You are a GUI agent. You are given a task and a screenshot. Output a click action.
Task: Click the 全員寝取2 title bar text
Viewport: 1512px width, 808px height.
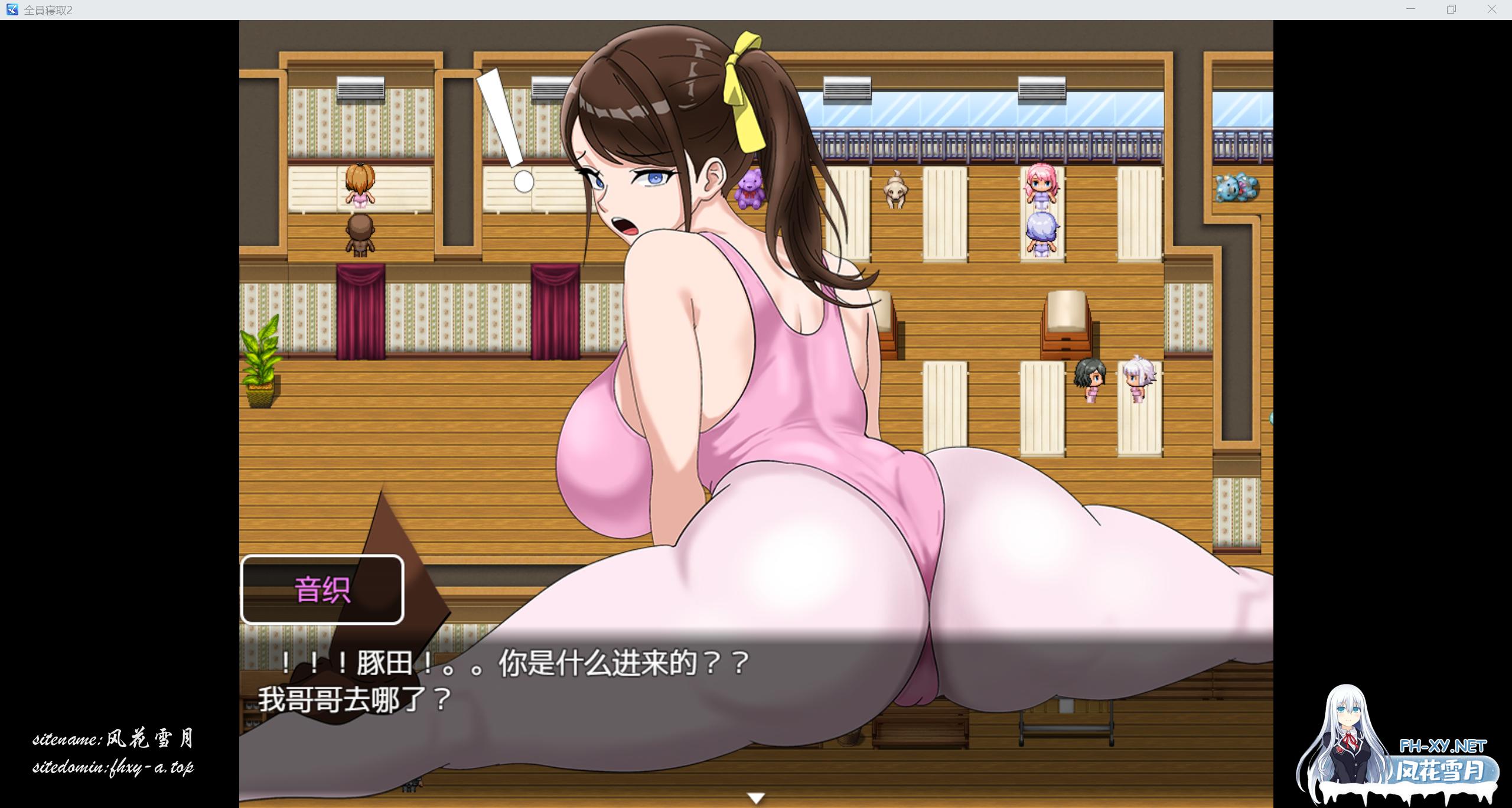(x=47, y=9)
